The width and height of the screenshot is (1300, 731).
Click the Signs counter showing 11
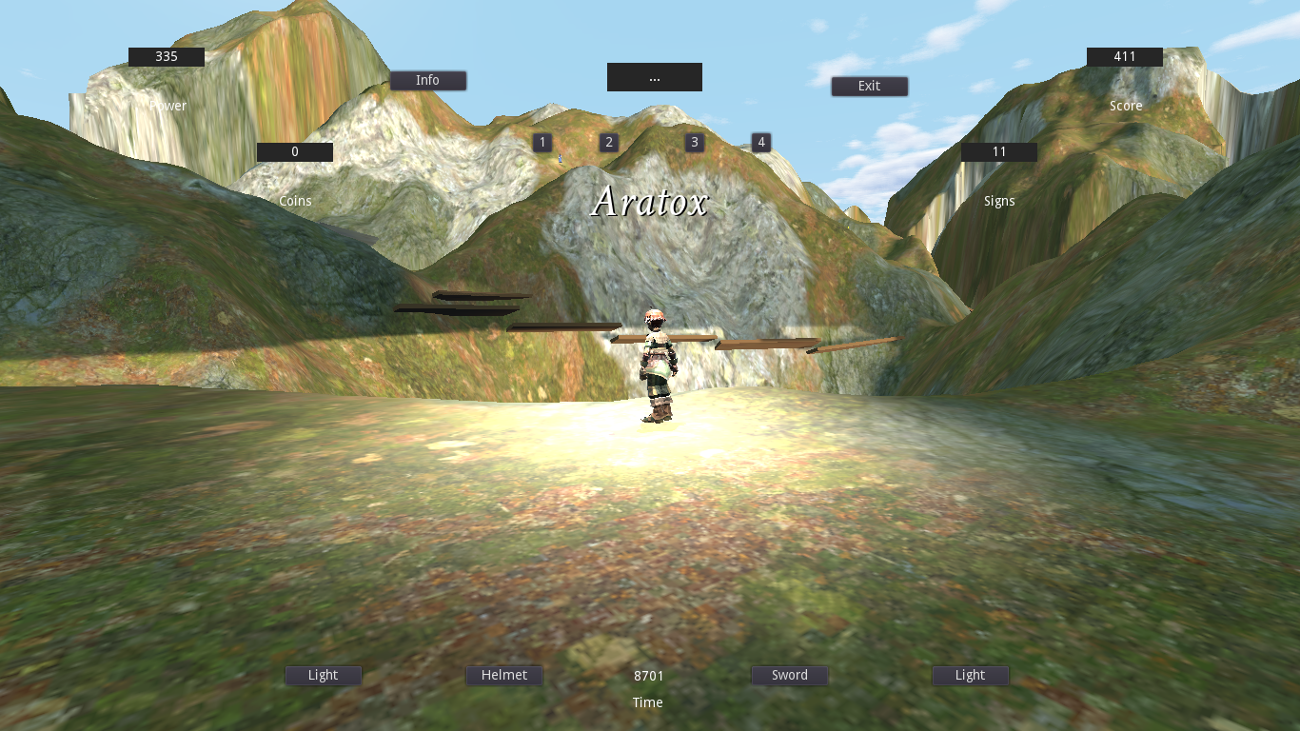(998, 151)
